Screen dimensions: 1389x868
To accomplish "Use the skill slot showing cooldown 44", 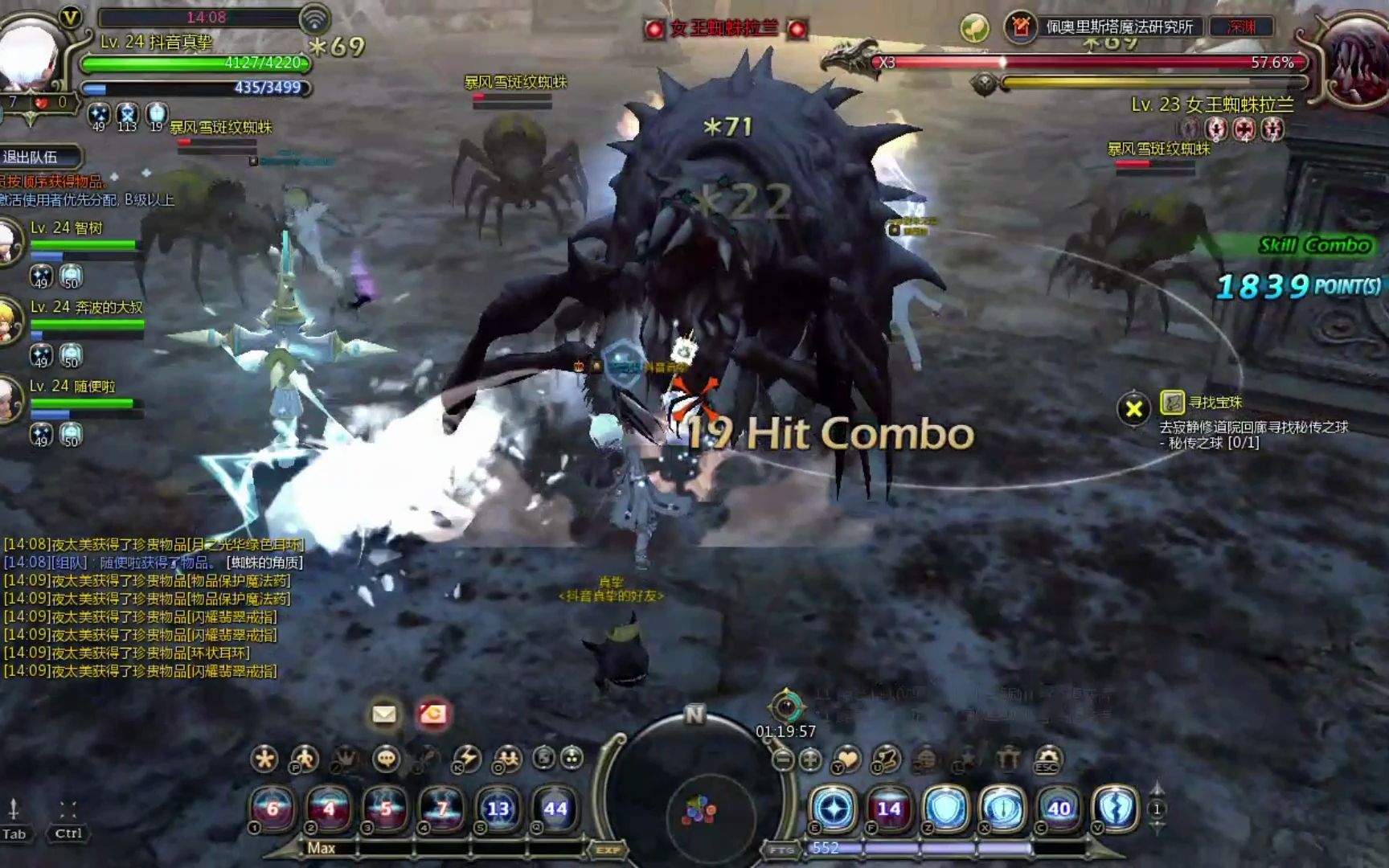I will [555, 809].
